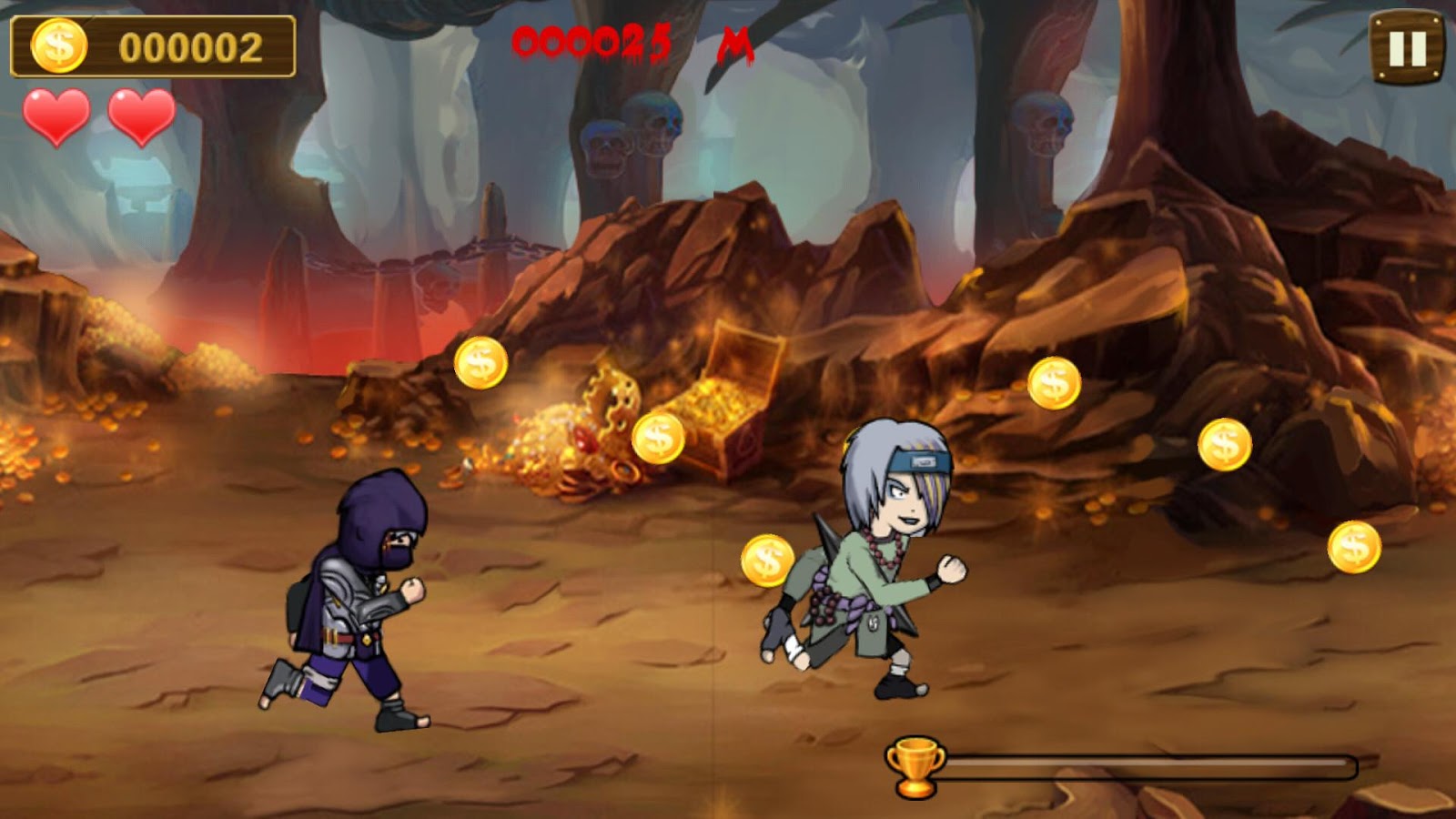Tap the skull decorations in the background trees

click(x=628, y=136)
